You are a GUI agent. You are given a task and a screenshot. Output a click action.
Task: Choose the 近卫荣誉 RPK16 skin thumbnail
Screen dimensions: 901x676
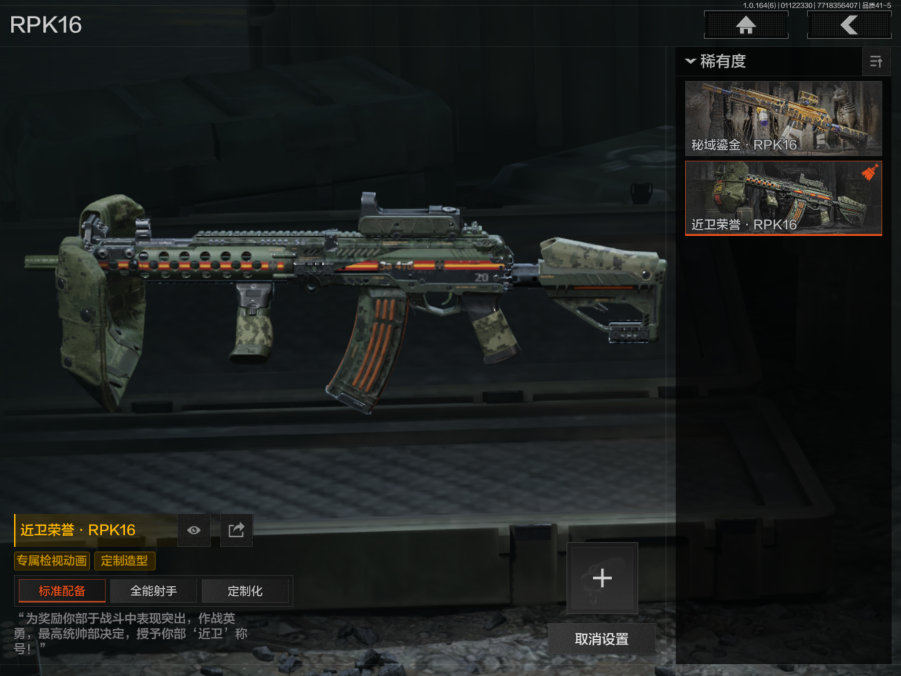783,198
